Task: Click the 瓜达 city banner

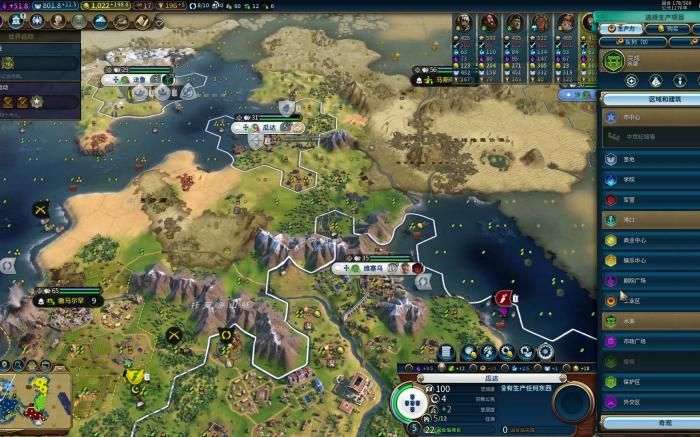Action: pyautogui.click(x=270, y=128)
